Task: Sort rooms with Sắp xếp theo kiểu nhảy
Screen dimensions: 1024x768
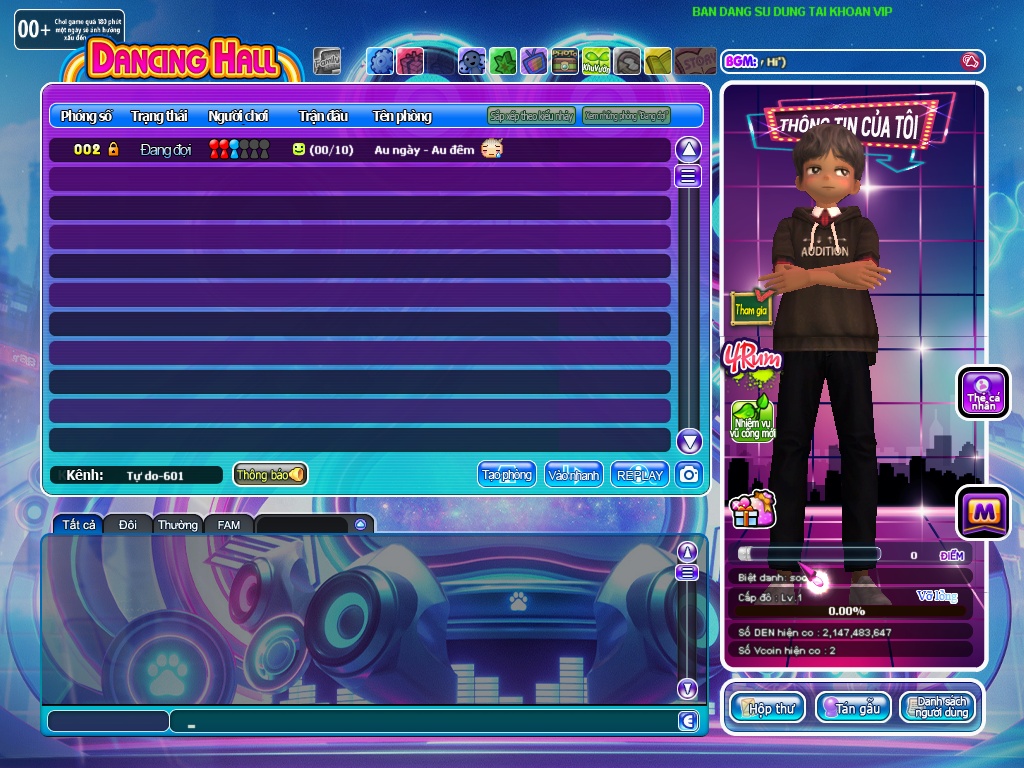Action: click(x=531, y=116)
